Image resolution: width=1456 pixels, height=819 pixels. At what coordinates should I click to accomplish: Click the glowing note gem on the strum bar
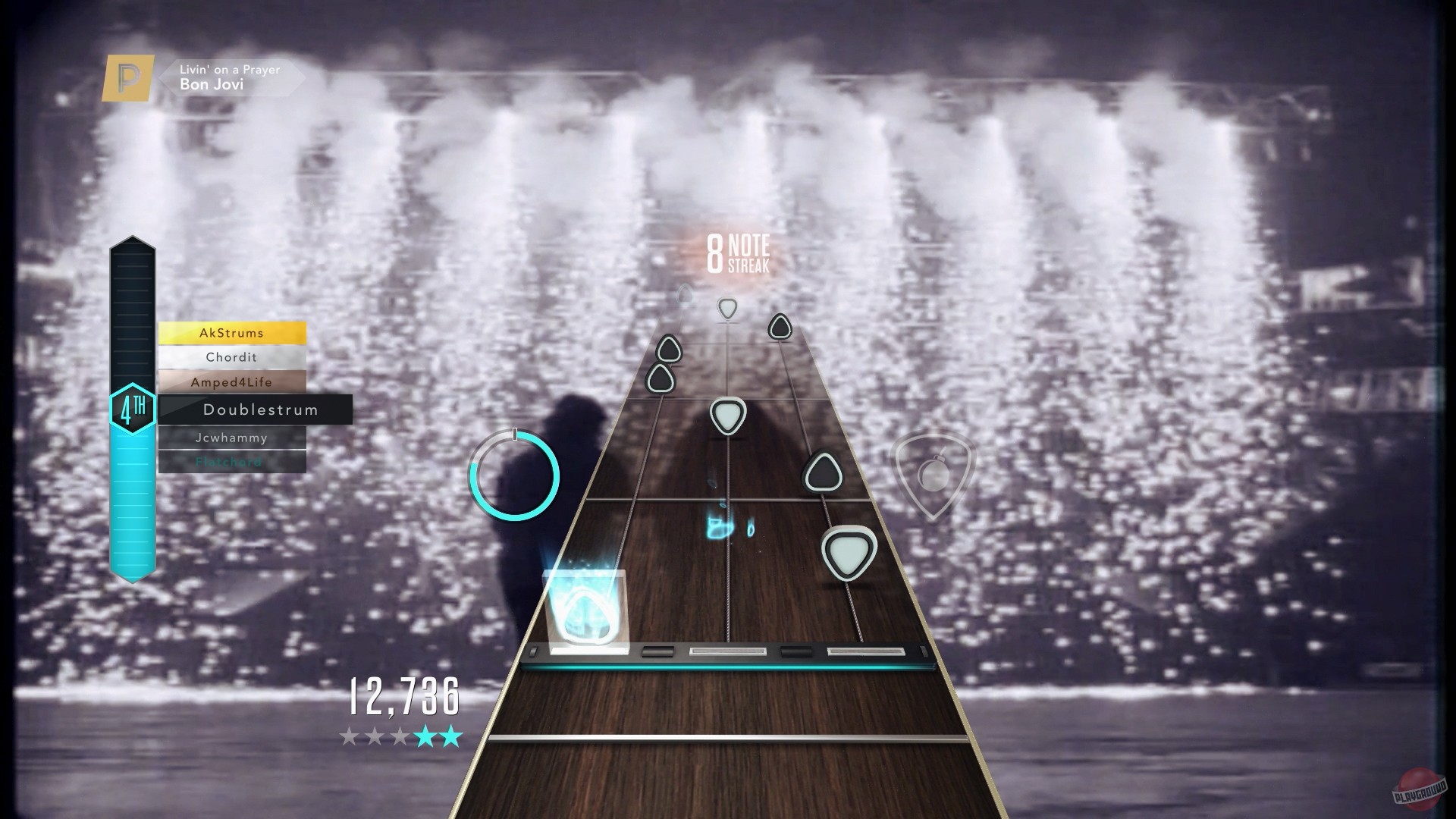tap(585, 614)
